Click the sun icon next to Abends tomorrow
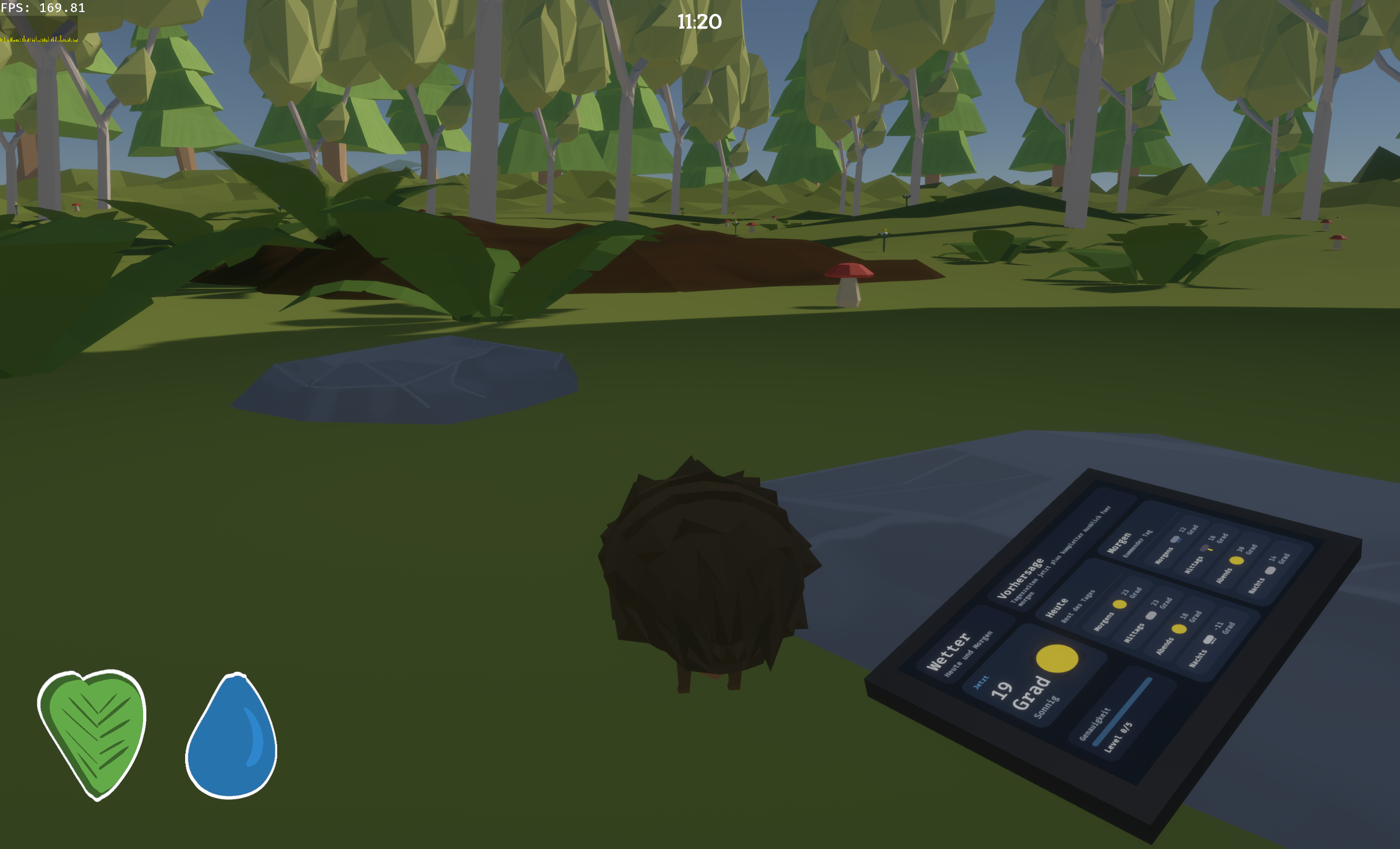The height and width of the screenshot is (849, 1400). click(x=1237, y=562)
